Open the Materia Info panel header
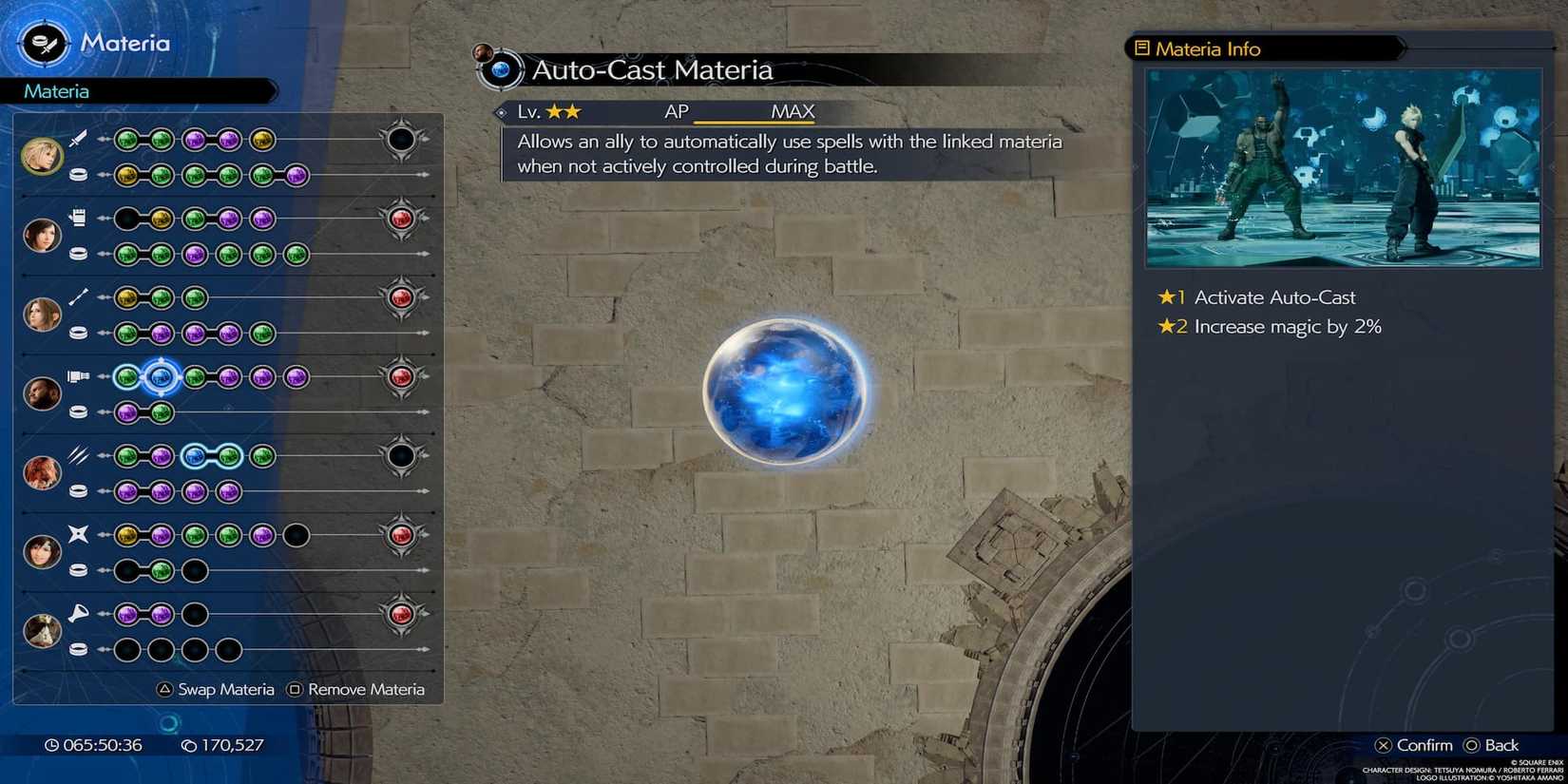 [1202, 48]
